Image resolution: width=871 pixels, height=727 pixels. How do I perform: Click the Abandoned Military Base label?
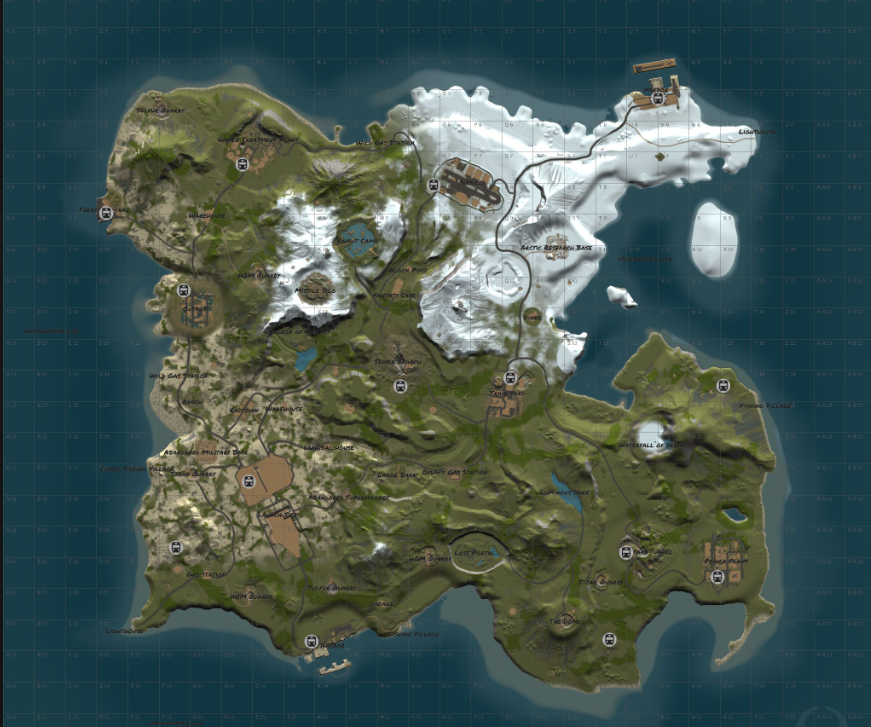coord(204,452)
